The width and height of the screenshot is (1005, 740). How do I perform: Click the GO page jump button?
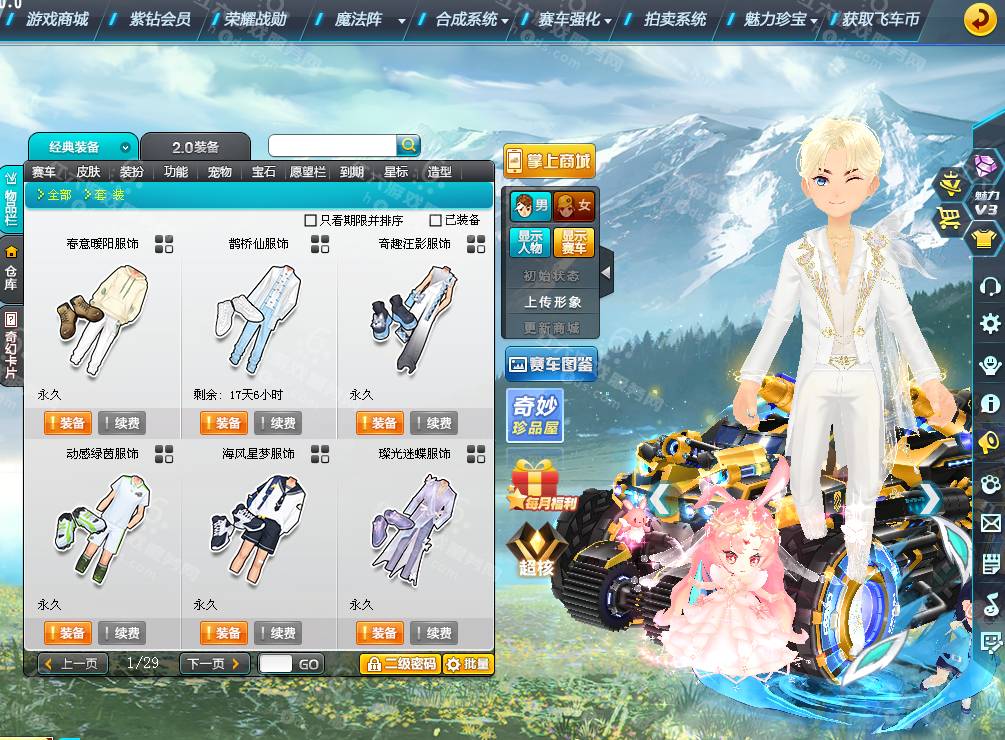click(x=309, y=664)
